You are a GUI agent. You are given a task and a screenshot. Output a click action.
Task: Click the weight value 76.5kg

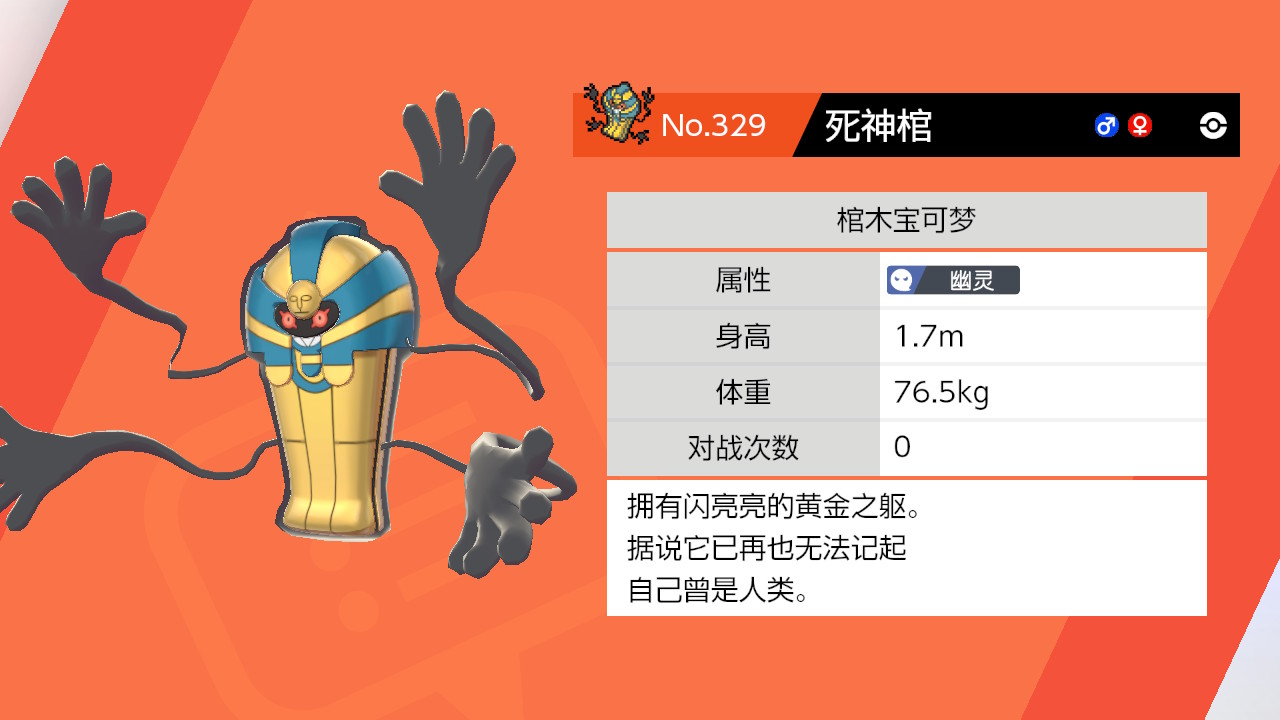click(x=940, y=392)
